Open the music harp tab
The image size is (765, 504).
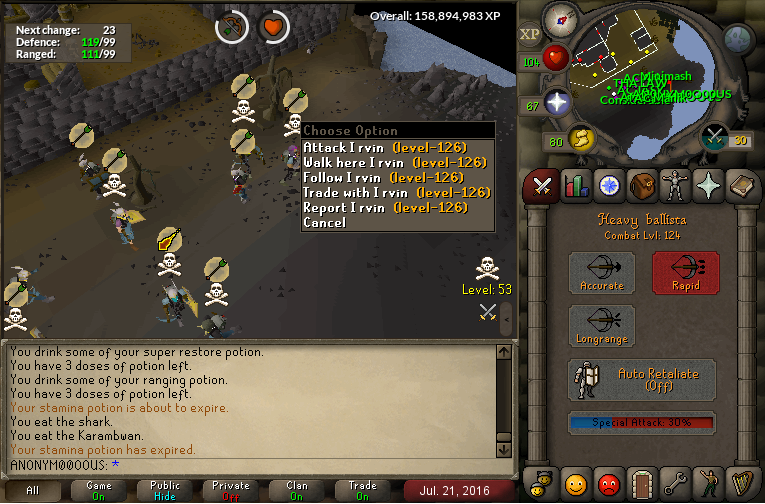(743, 485)
